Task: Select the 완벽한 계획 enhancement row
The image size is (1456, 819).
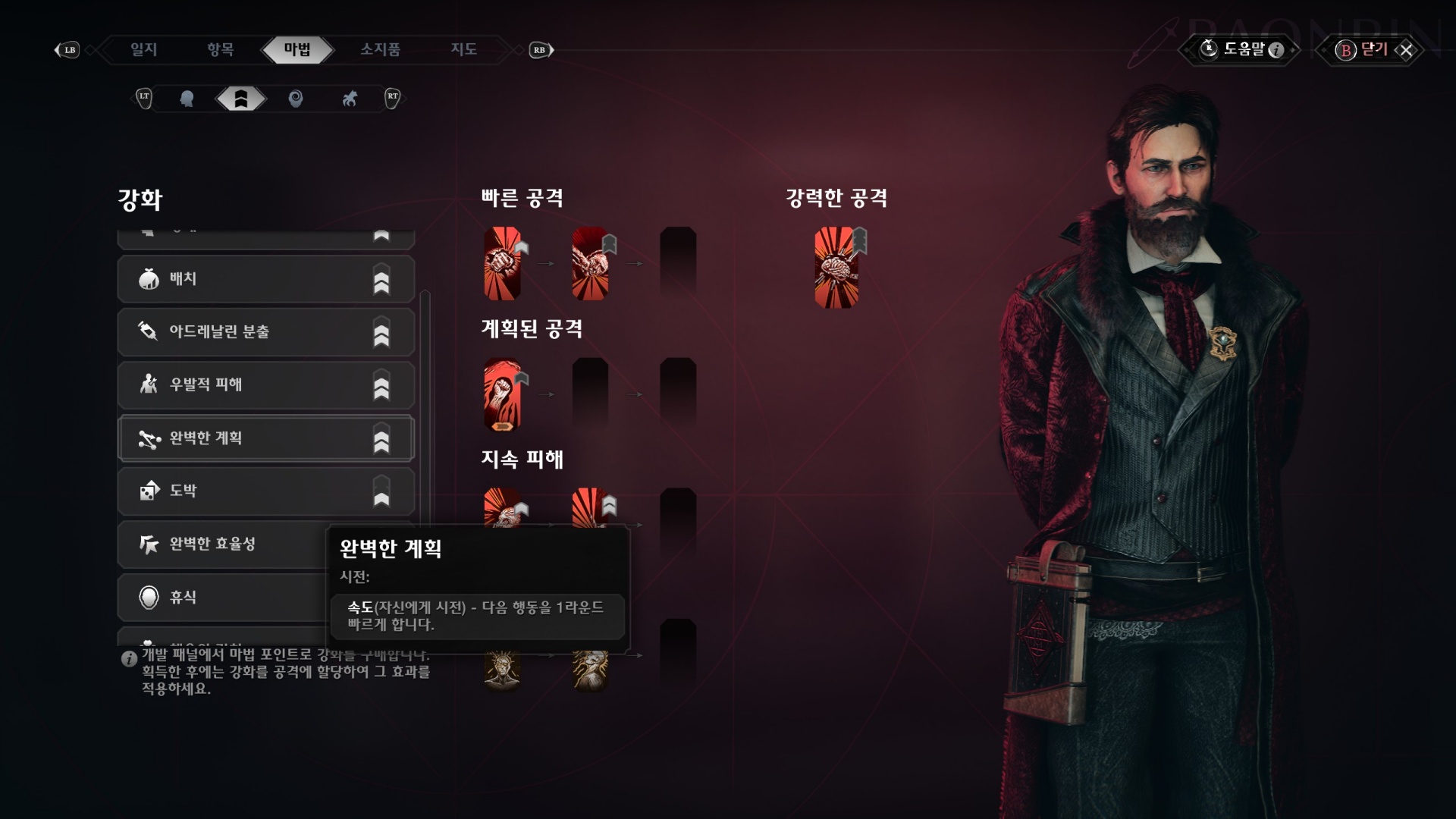Action: pyautogui.click(x=265, y=438)
